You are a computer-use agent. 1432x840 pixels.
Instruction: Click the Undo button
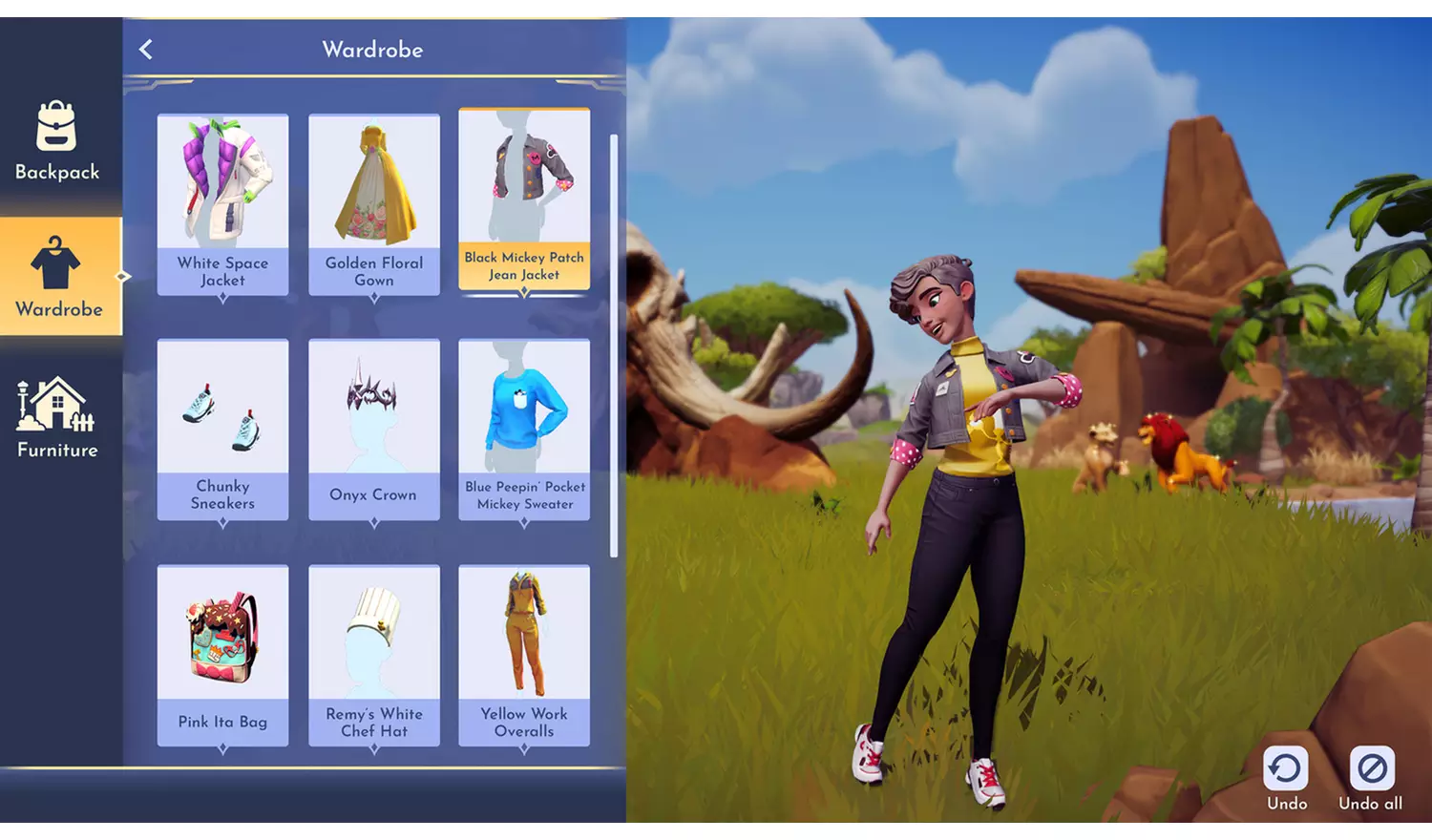(1286, 778)
